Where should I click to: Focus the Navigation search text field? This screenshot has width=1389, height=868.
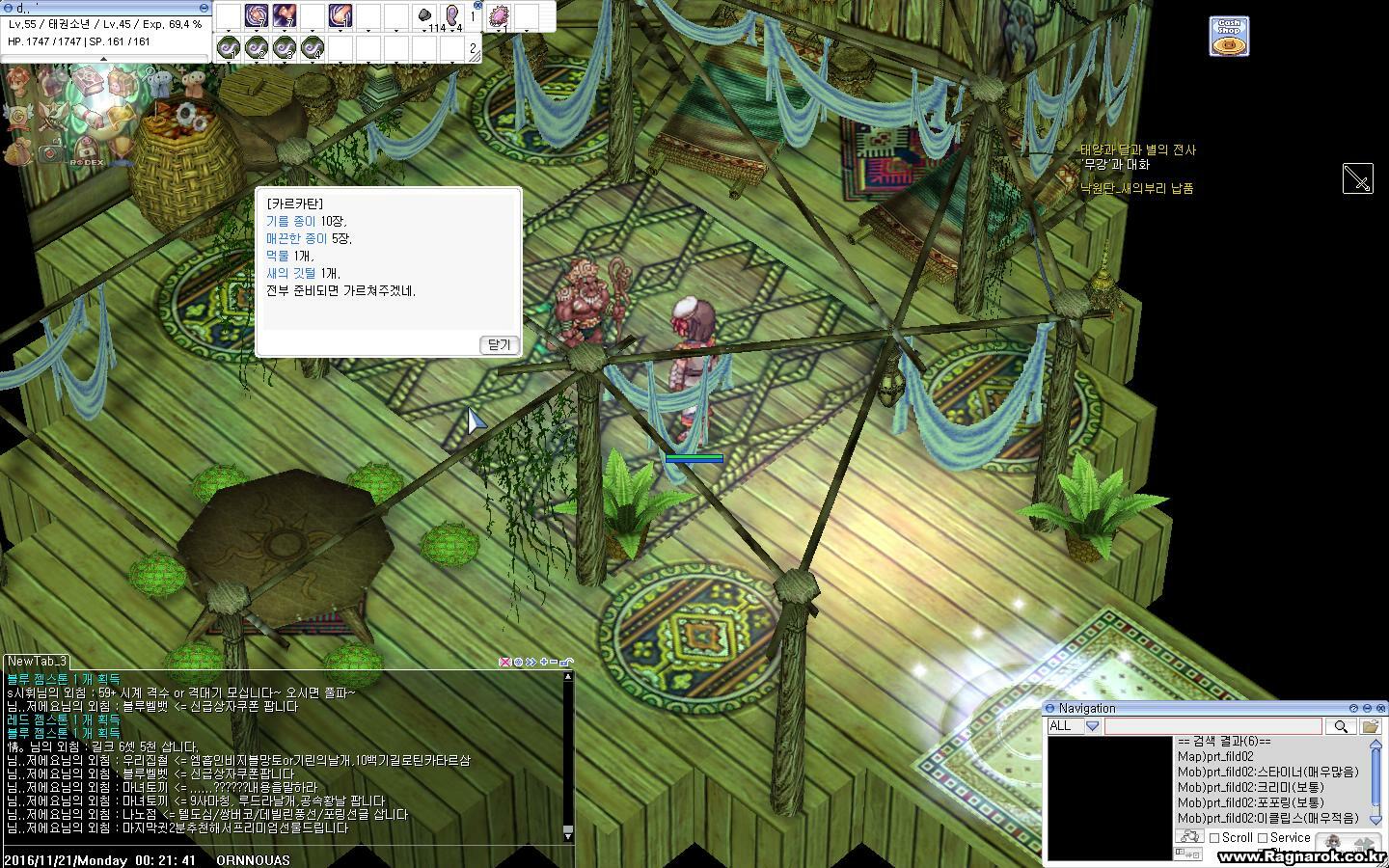pos(1212,726)
